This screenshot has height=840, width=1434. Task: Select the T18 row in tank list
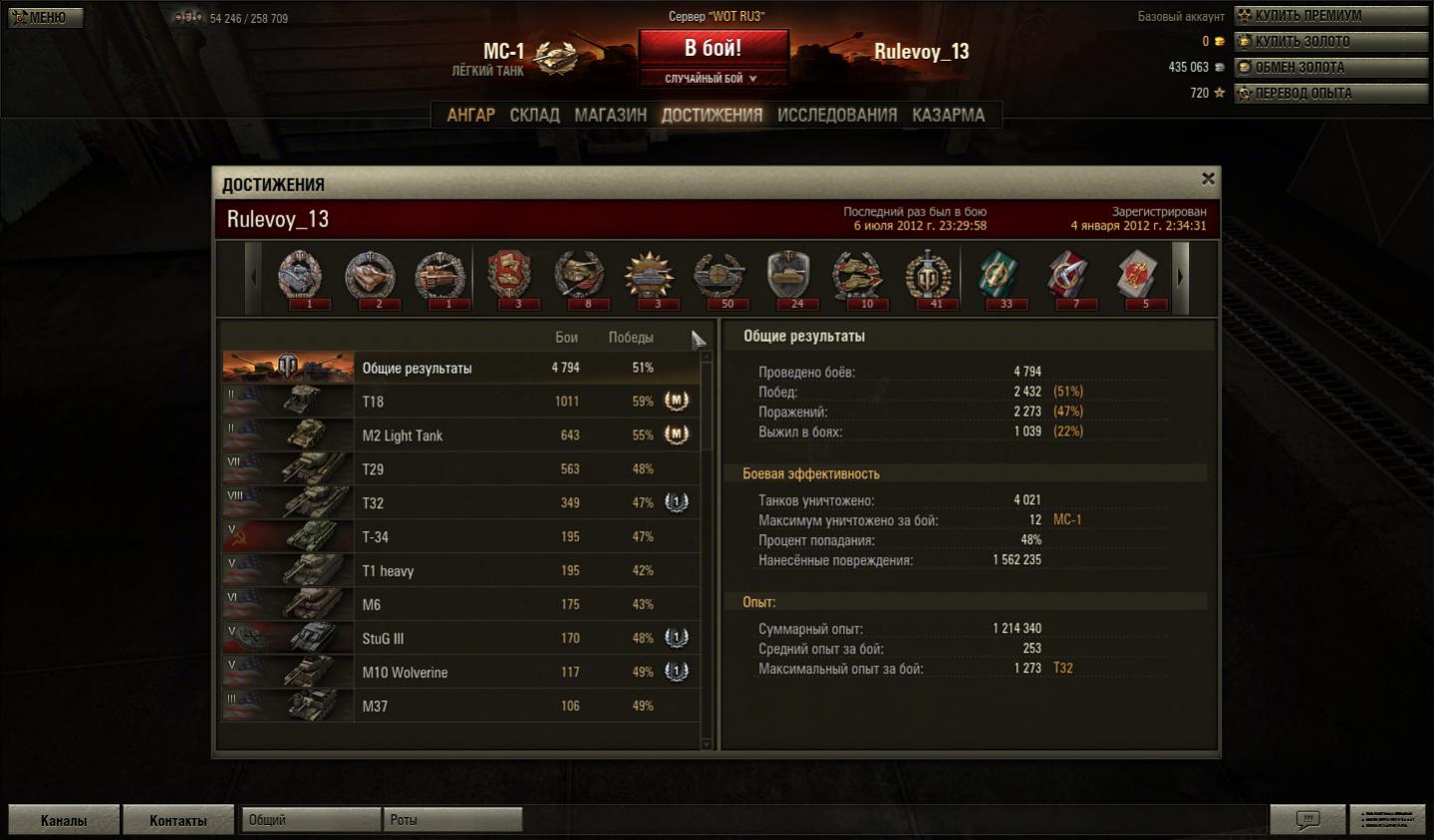pyautogui.click(x=458, y=402)
